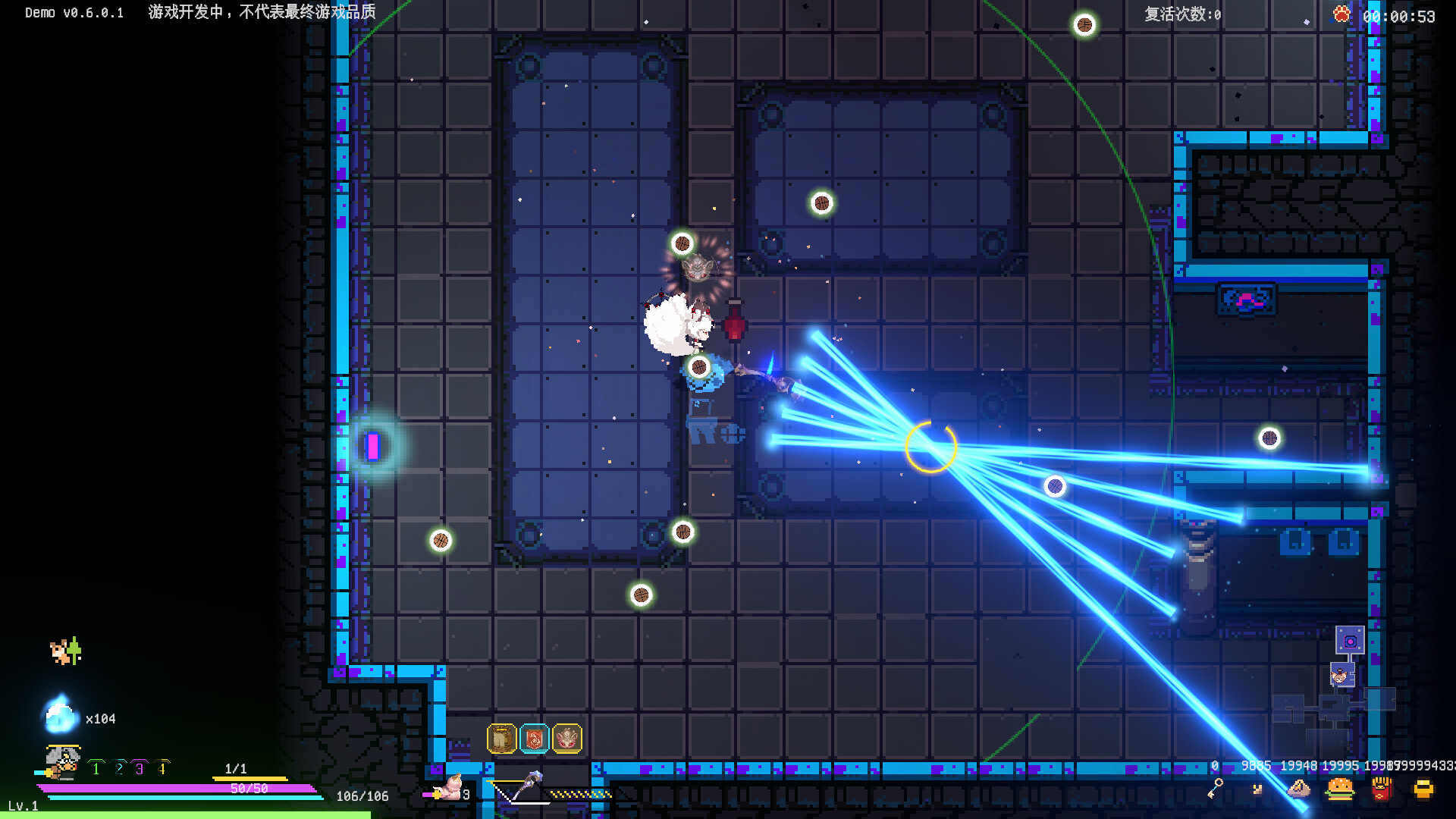Select the red-eyed mask relic icon

[567, 738]
